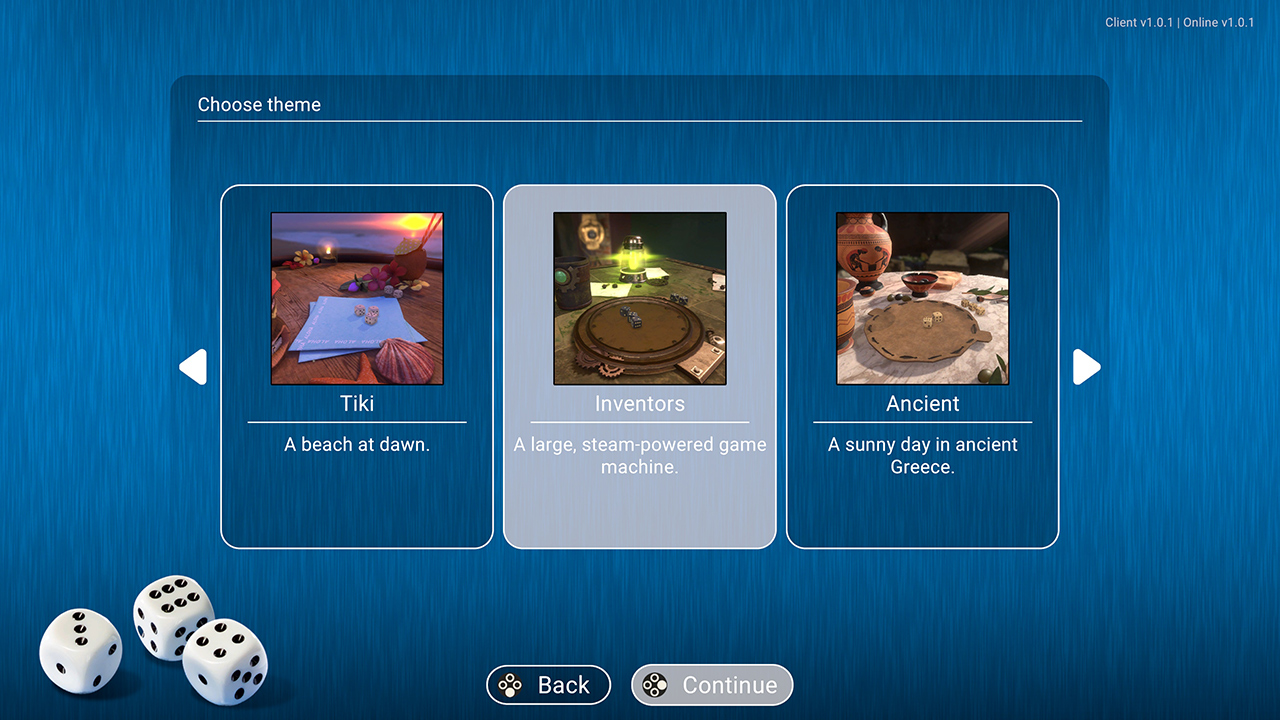Click the gamepad icon on the Continue button
The height and width of the screenshot is (720, 1280).
pos(655,685)
